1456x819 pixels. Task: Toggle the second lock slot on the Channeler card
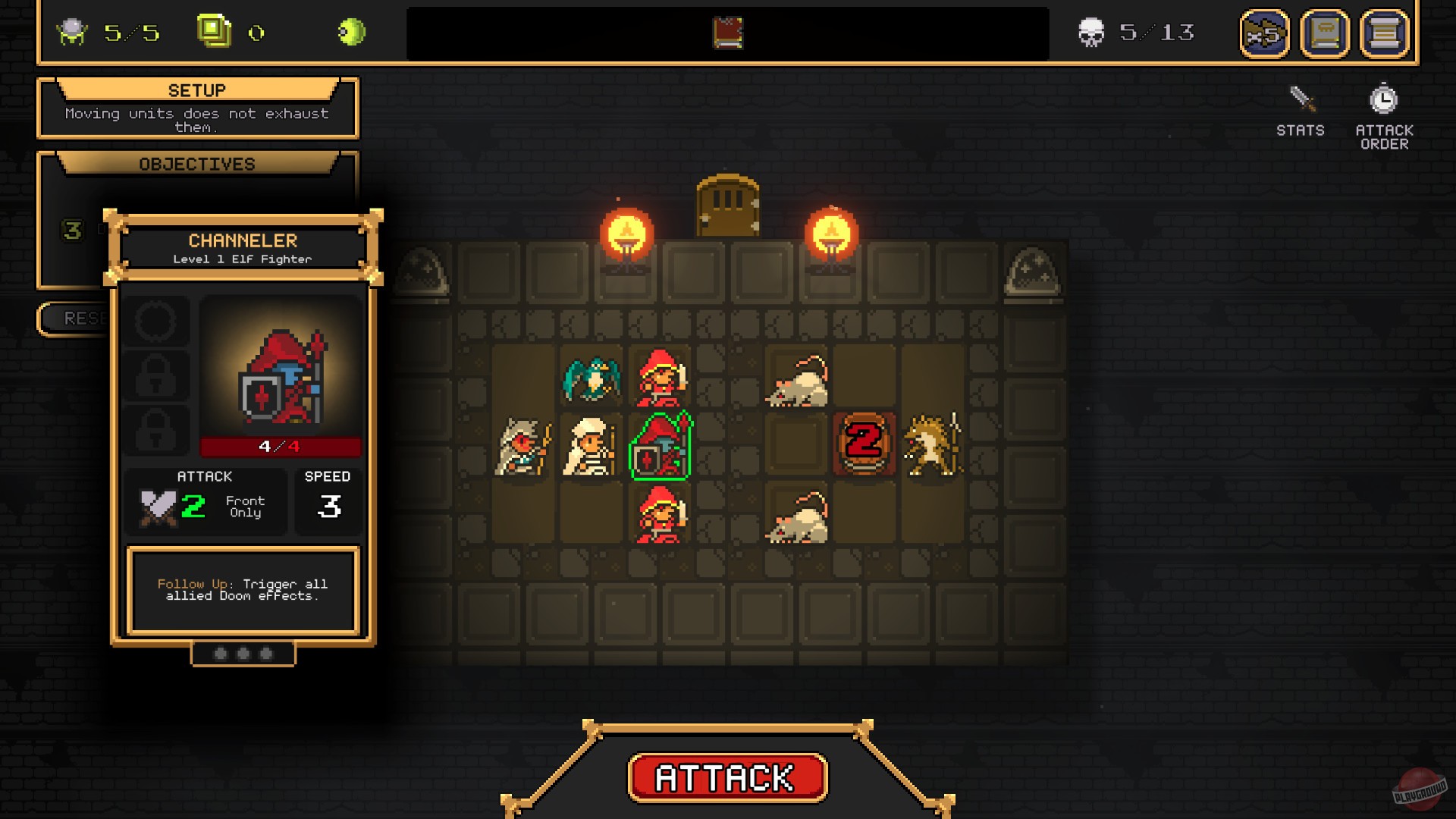pos(156,428)
